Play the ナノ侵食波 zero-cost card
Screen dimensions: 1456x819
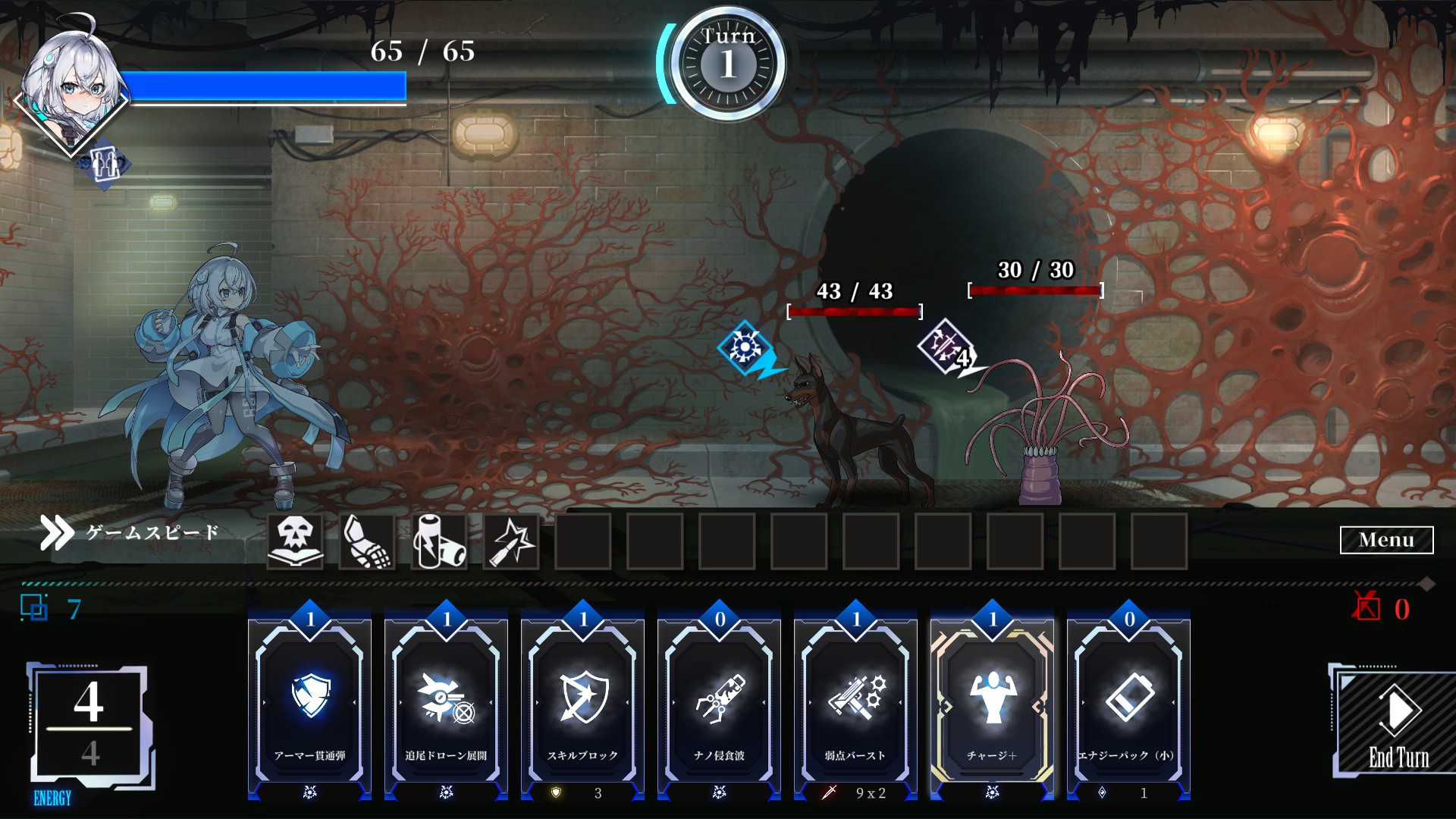pos(719,705)
